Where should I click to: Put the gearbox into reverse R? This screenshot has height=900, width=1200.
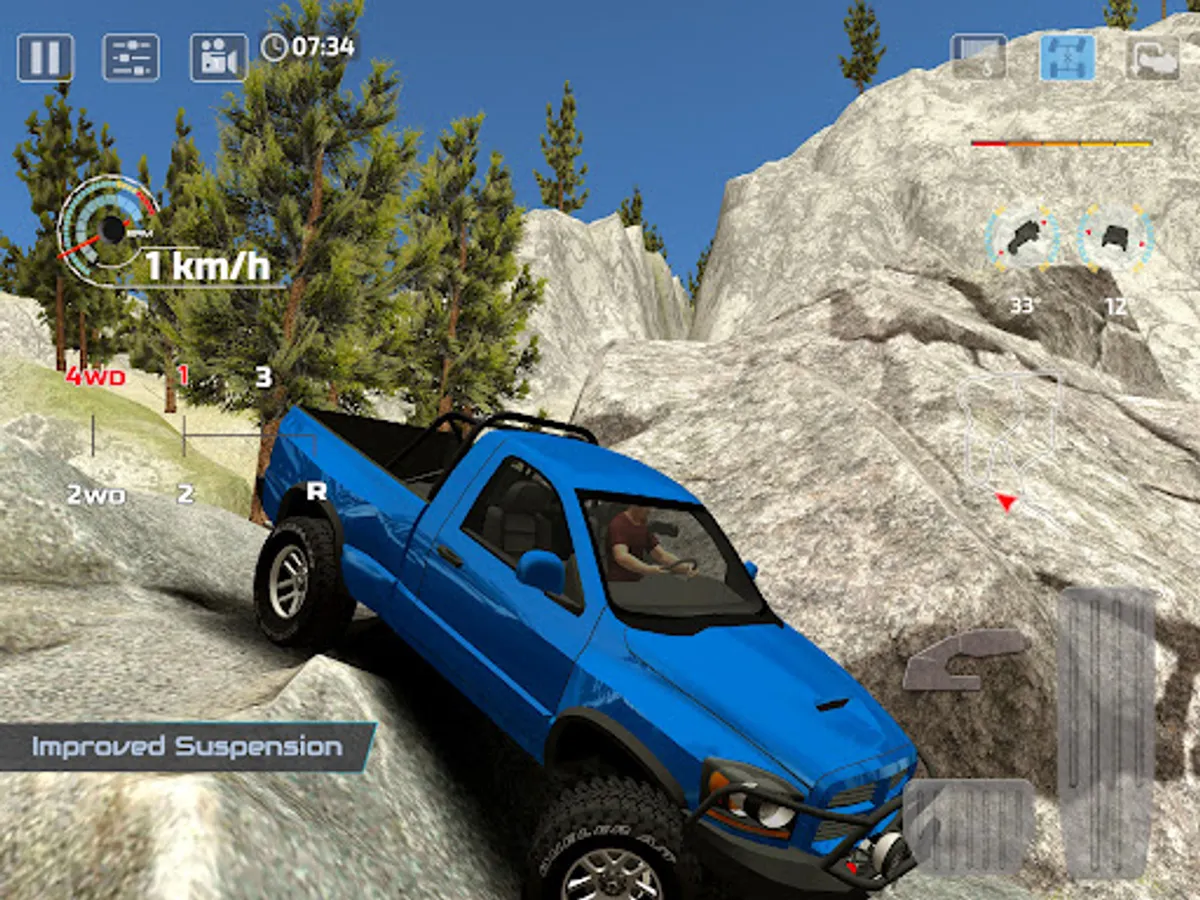click(x=316, y=491)
